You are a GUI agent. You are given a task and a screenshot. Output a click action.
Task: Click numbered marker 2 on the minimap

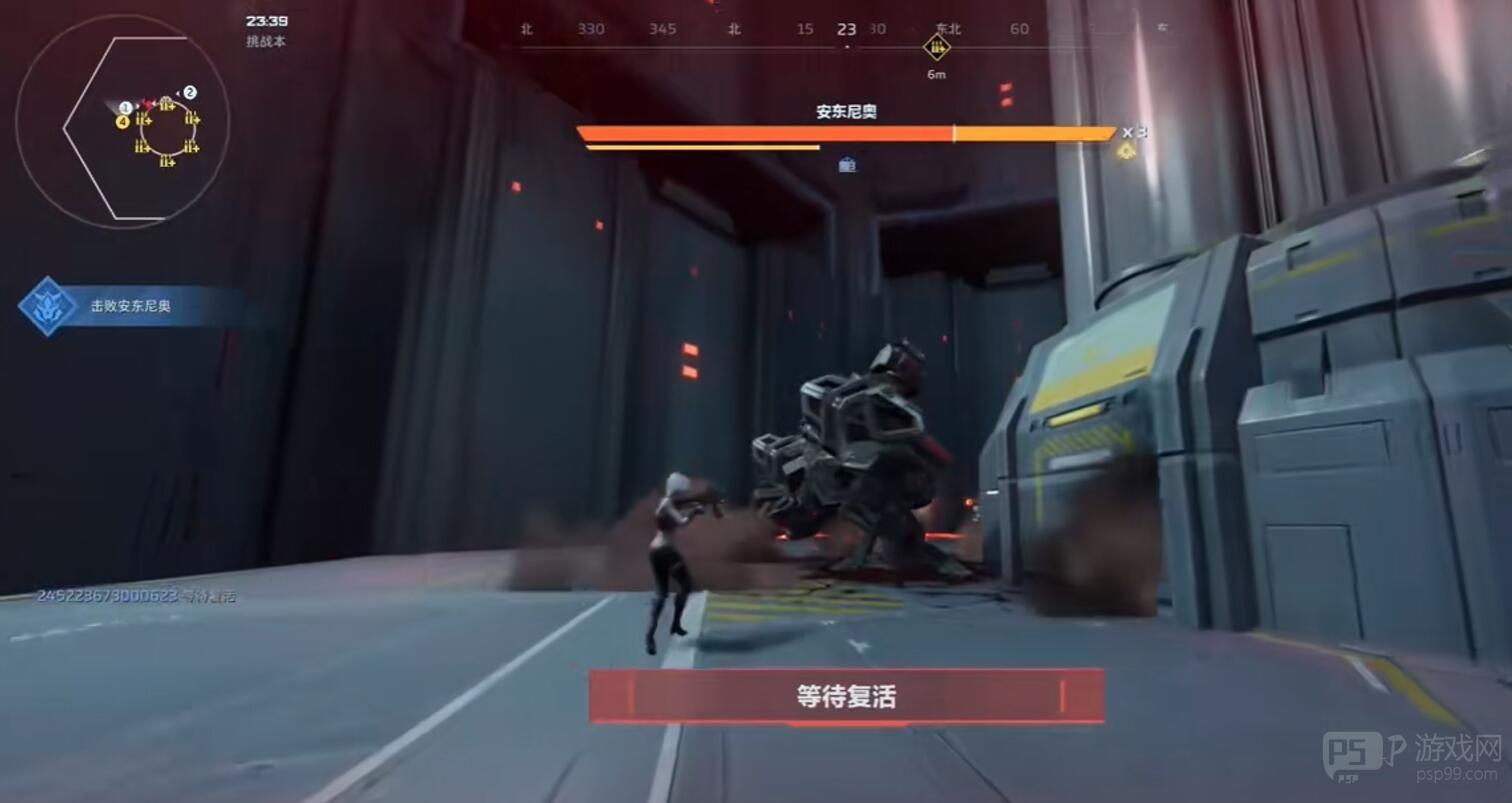click(190, 91)
